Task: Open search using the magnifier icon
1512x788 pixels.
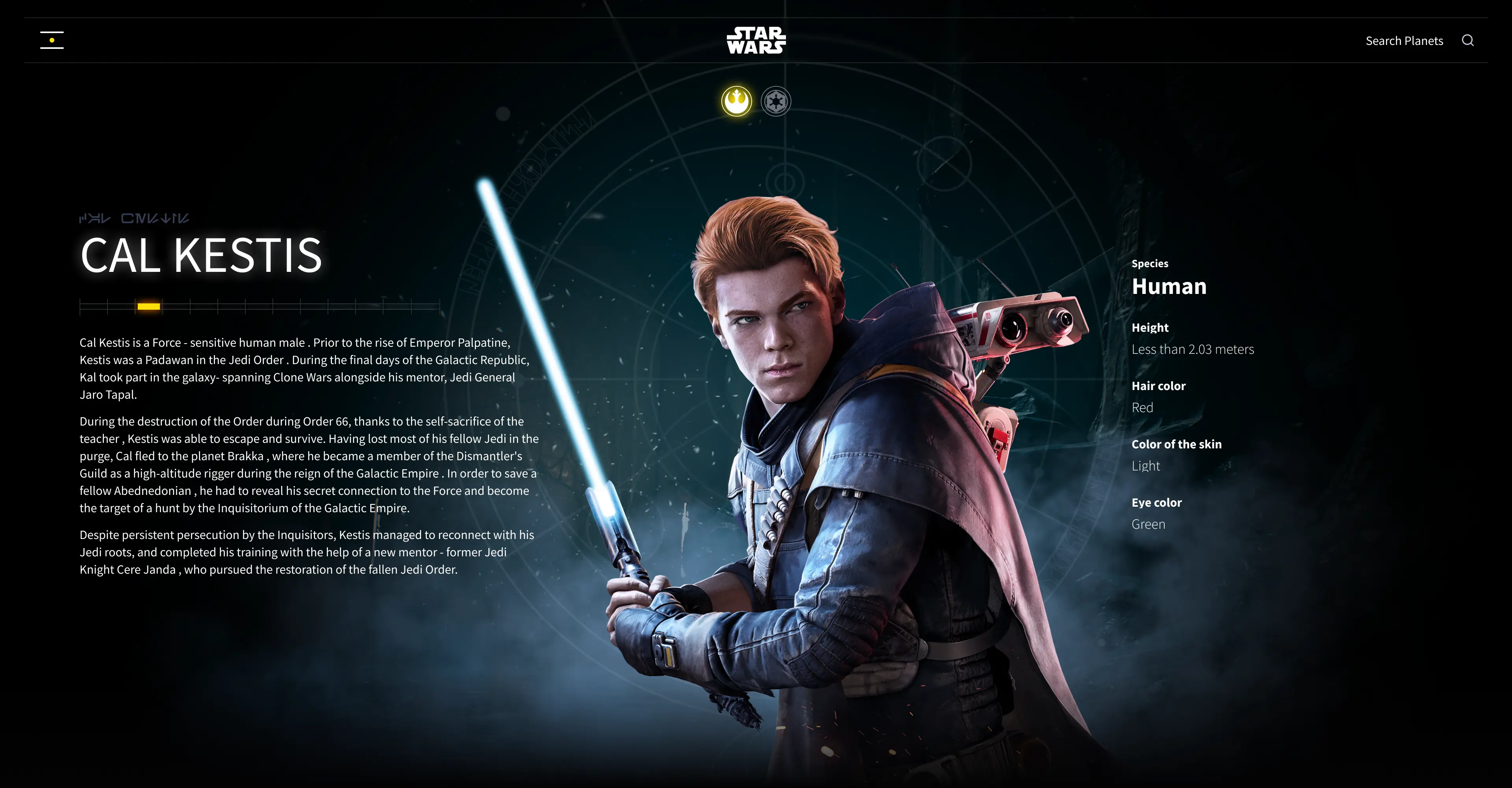Action: tap(1468, 41)
